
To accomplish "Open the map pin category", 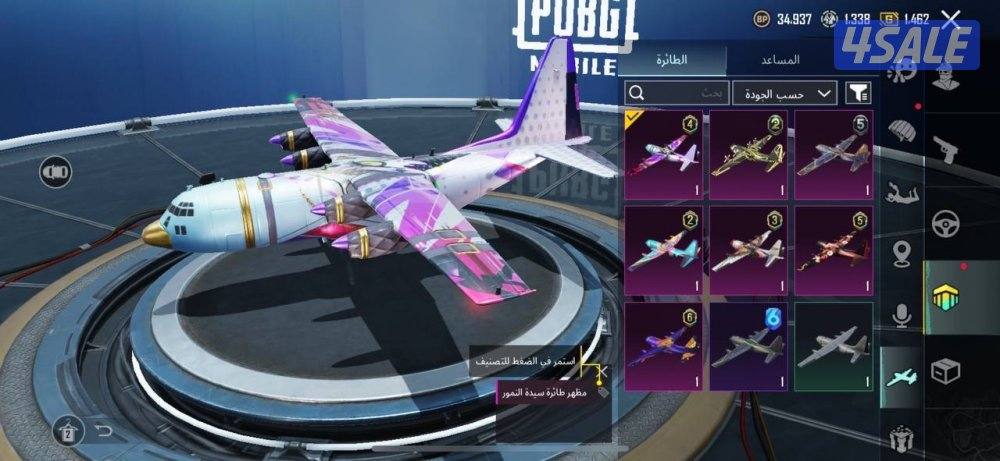I will 905,252.
